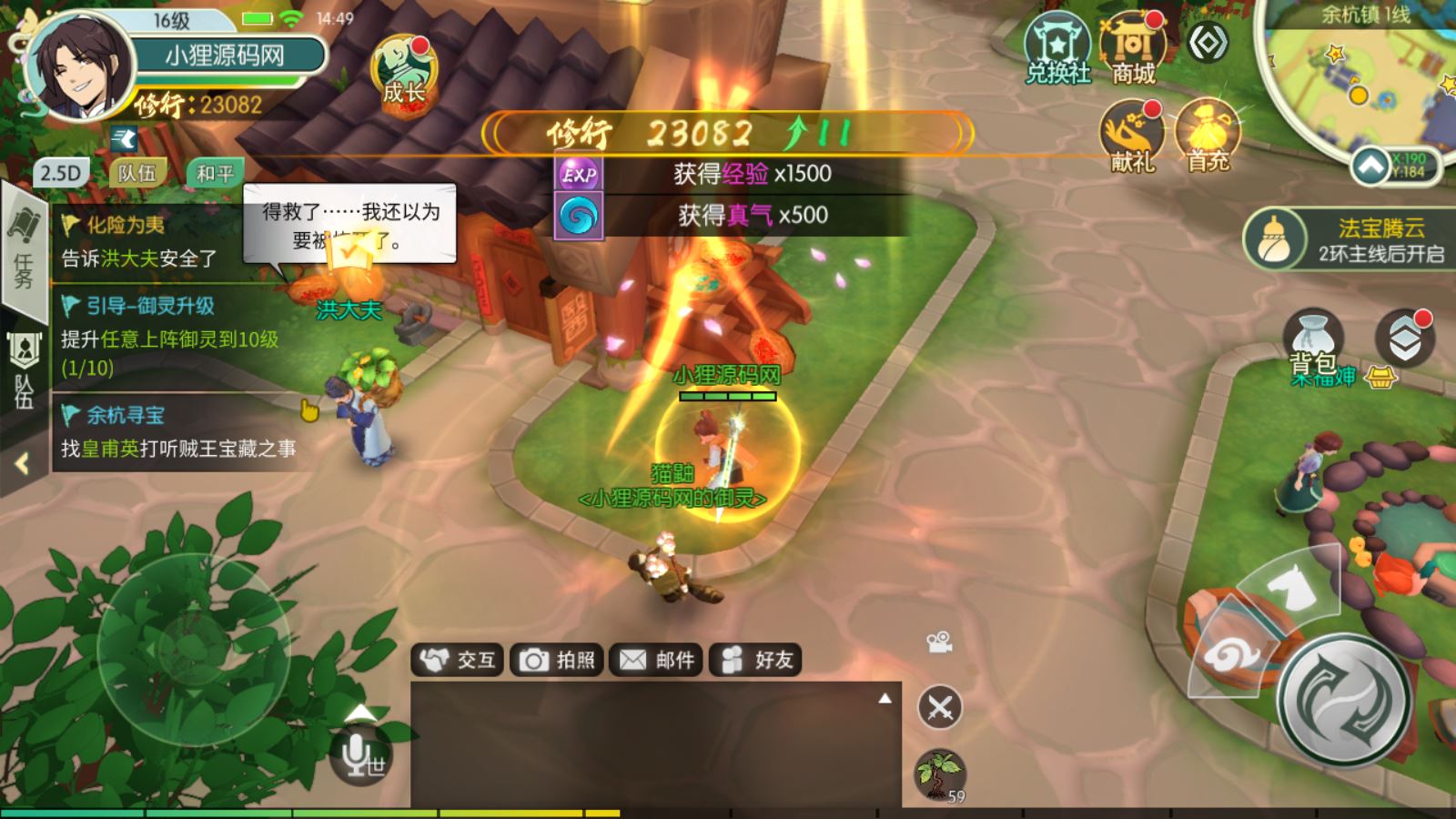Tap the 献礼 gift icon
The image size is (1456, 819).
pos(1132,136)
